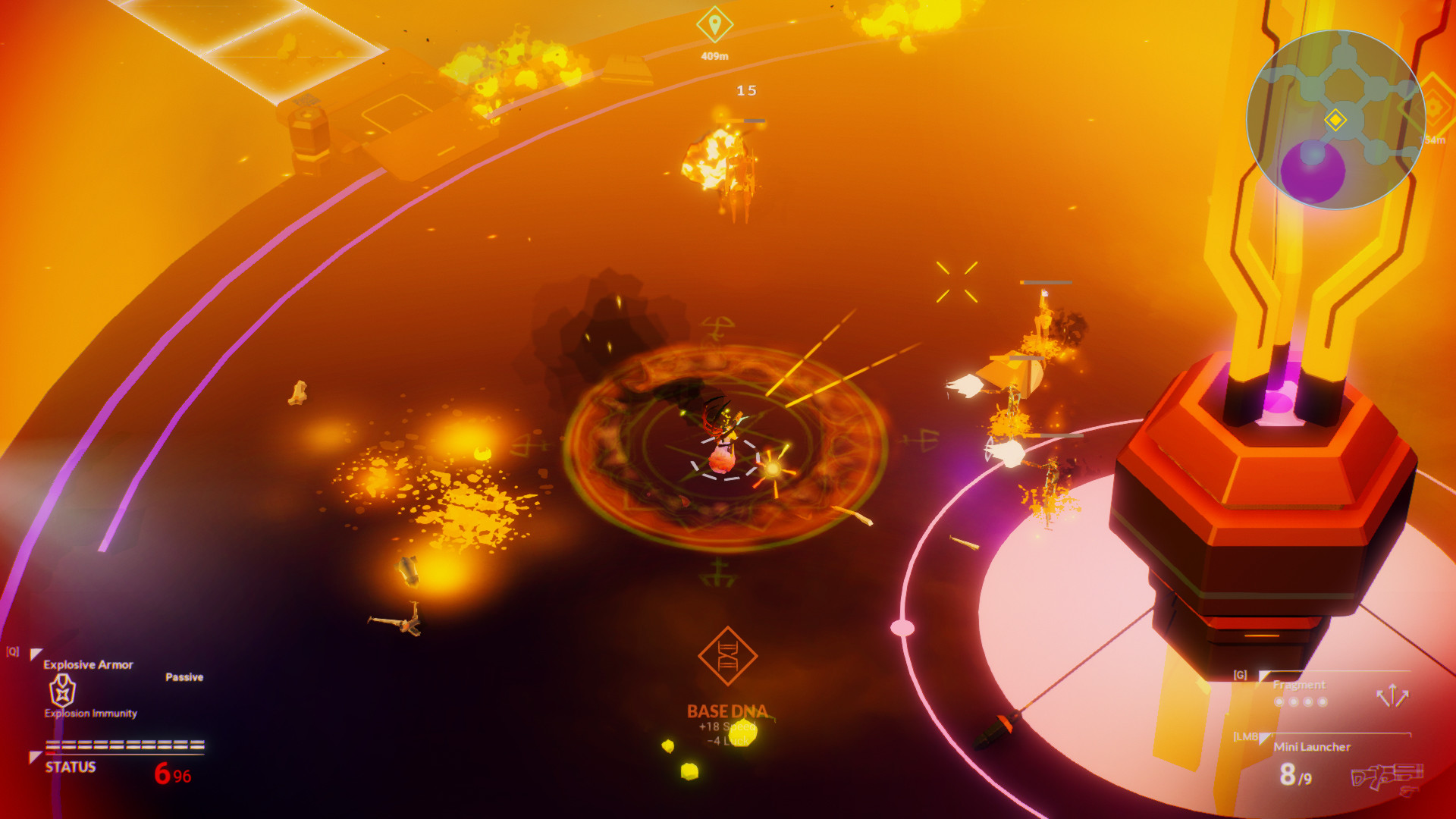Select the Passive label on Explosive Armor
The image size is (1456, 819).
click(184, 677)
